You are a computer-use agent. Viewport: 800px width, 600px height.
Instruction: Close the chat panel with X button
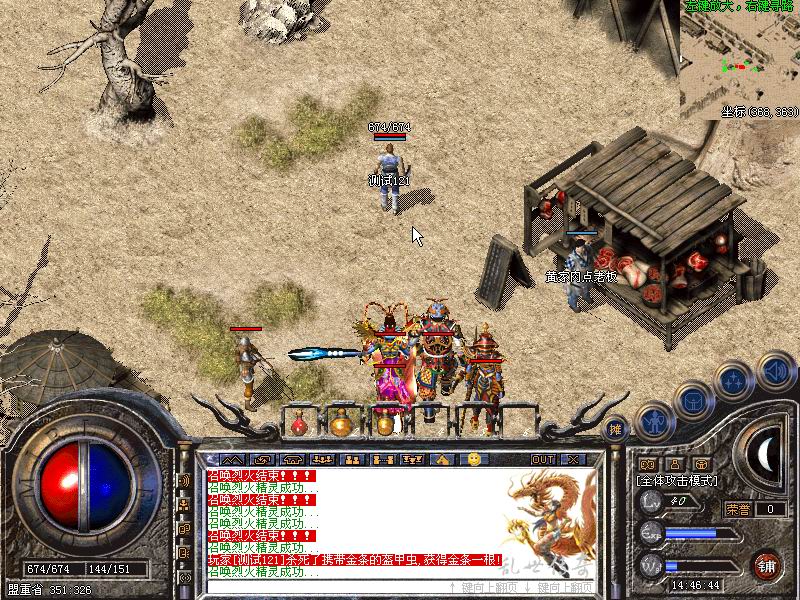point(572,459)
